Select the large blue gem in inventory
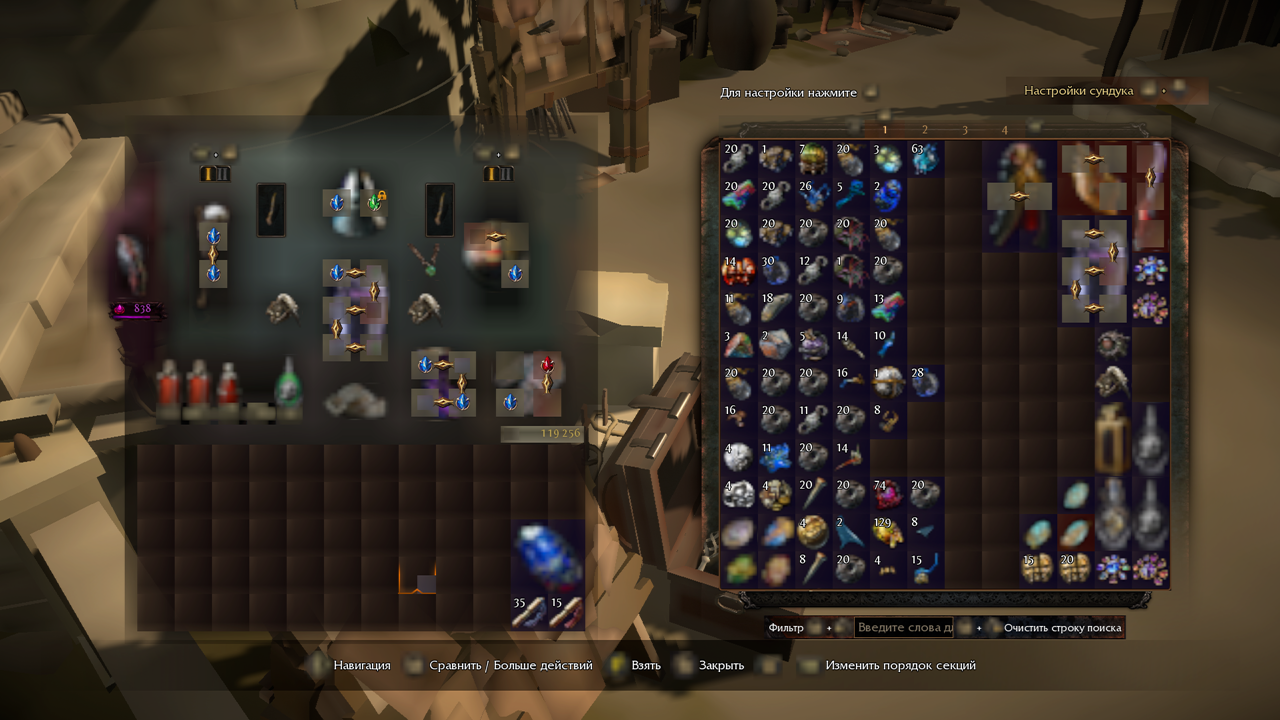Screen dimensions: 1280x720 coord(547,555)
